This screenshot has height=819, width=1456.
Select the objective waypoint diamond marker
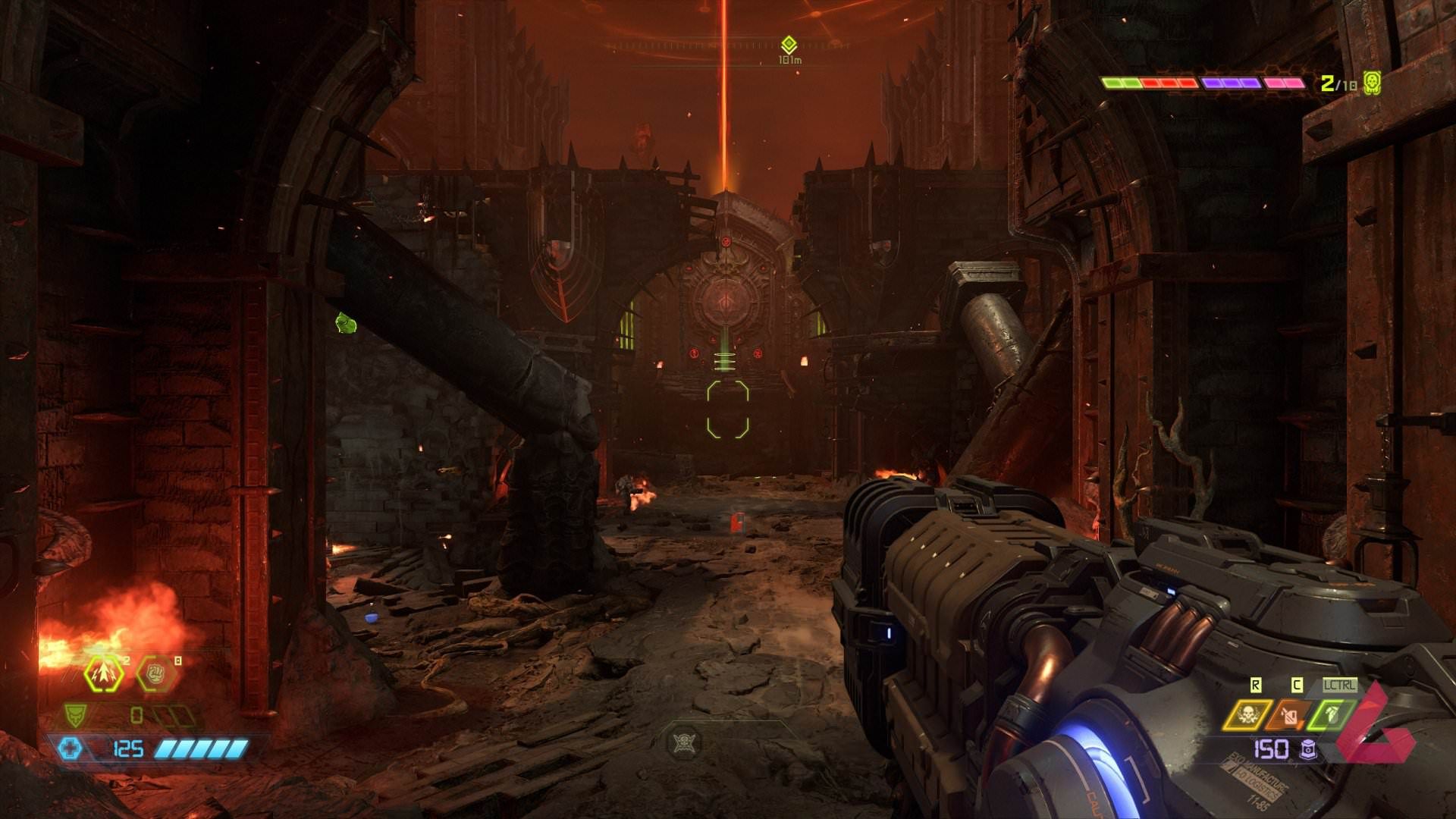tap(789, 44)
